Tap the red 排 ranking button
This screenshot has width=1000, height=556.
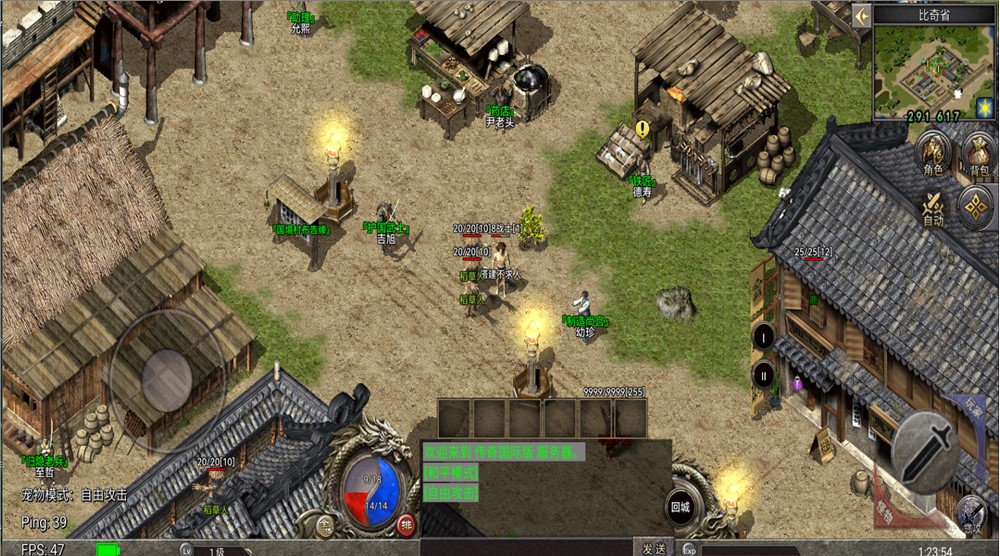[x=406, y=524]
